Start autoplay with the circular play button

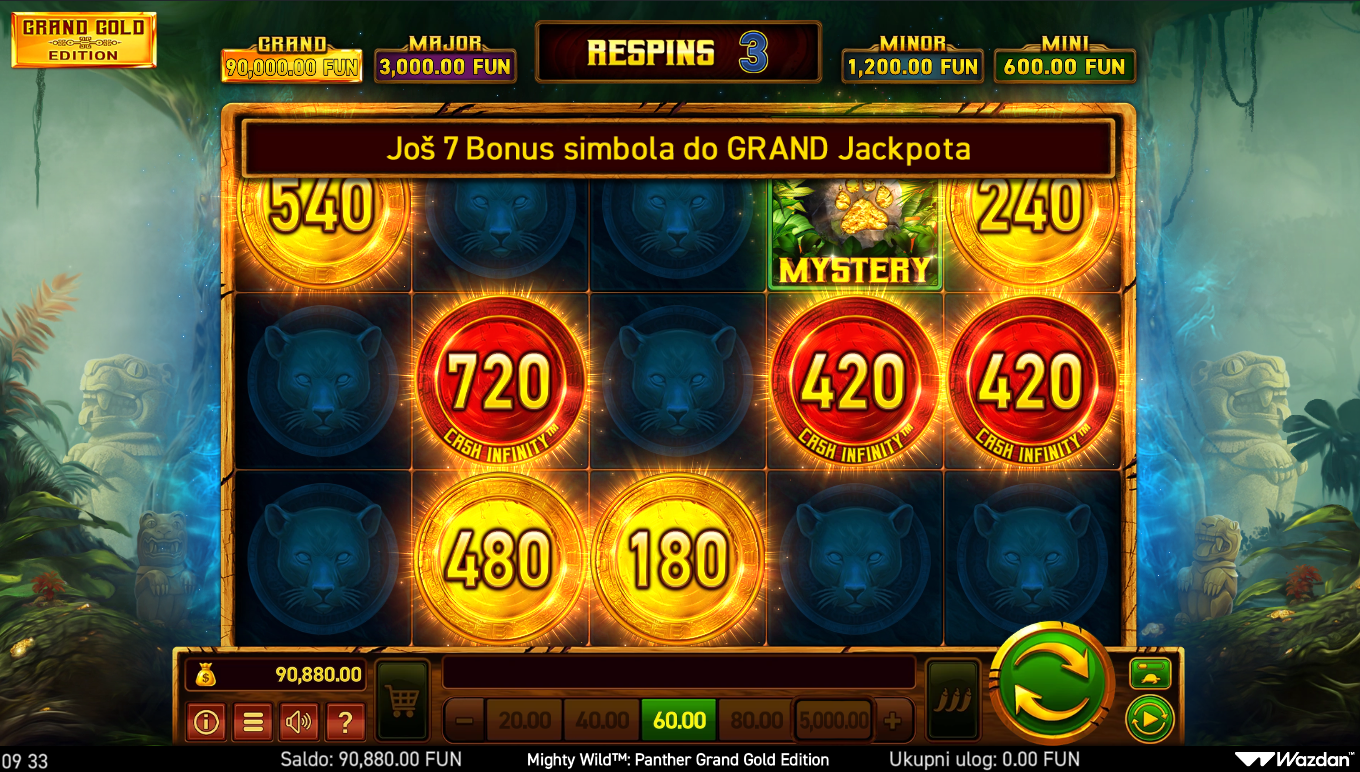(x=1150, y=718)
